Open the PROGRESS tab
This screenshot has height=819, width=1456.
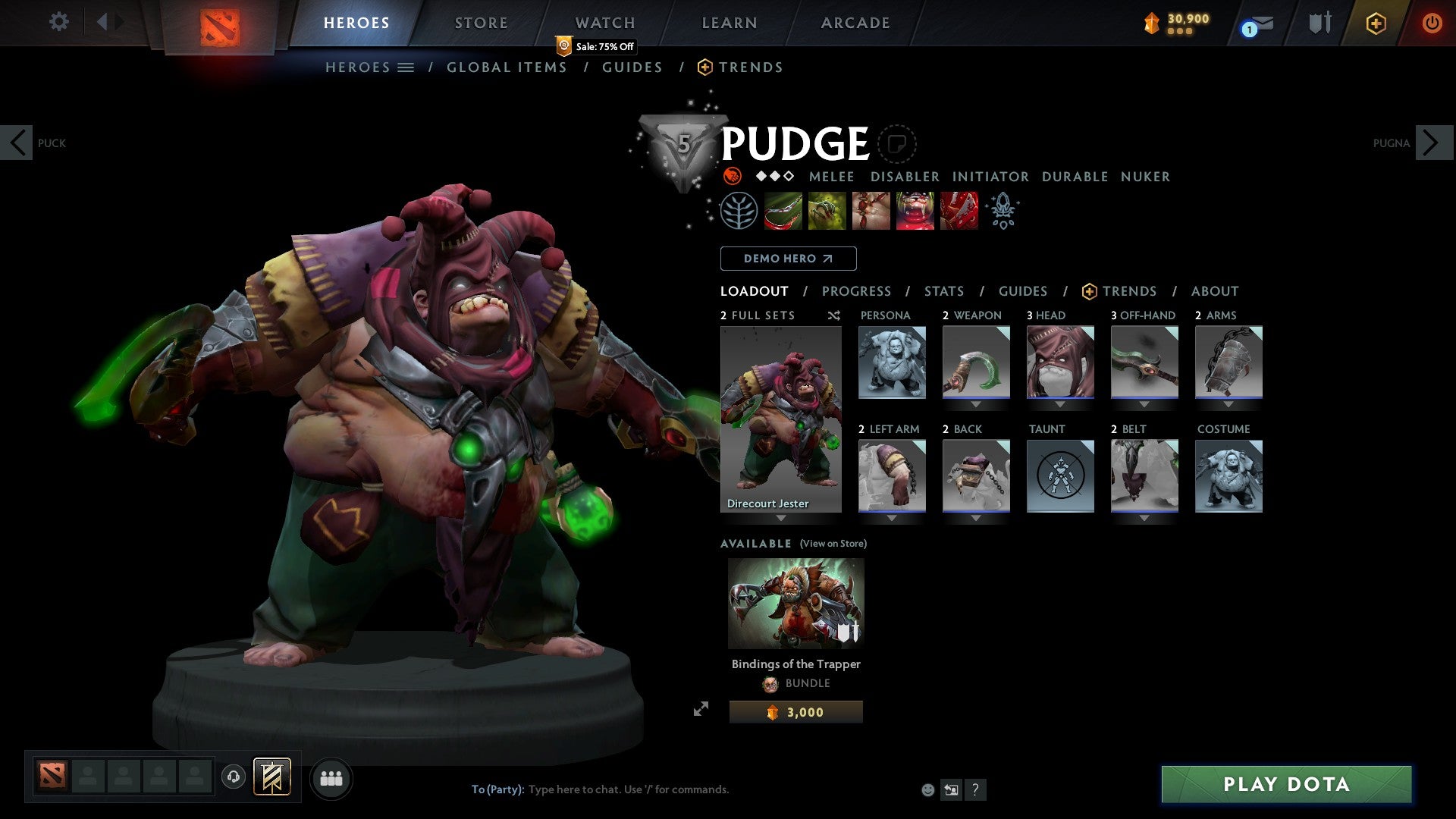(x=857, y=290)
